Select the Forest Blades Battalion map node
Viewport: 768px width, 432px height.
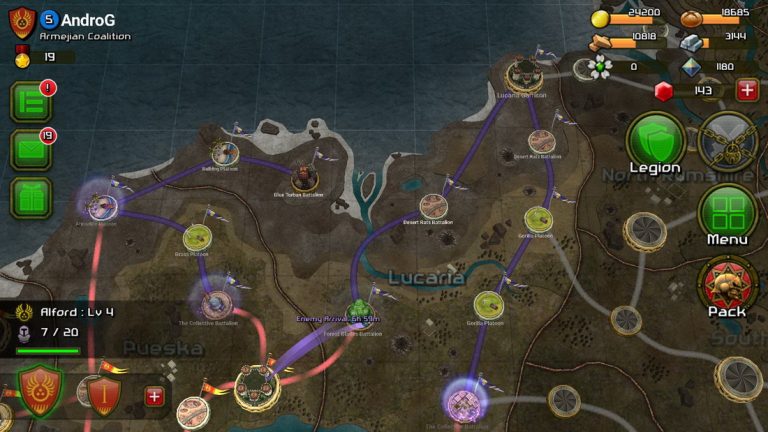point(360,312)
